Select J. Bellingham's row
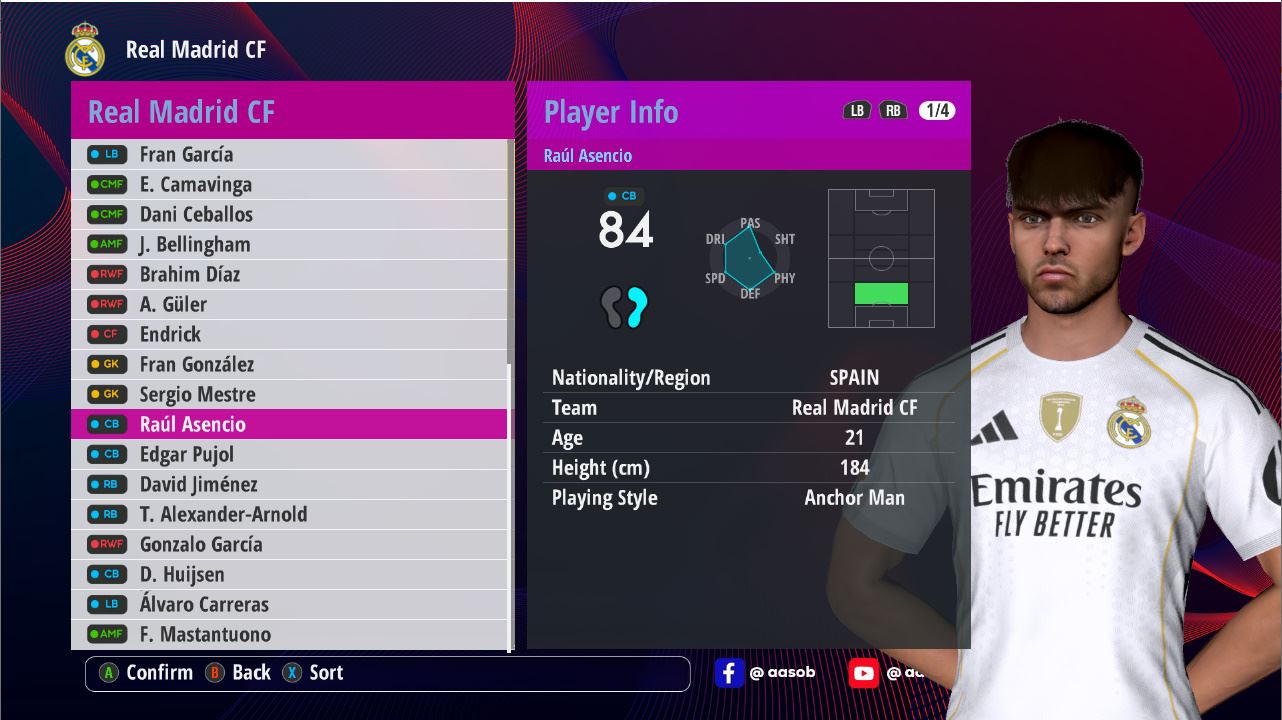 pyautogui.click(x=290, y=244)
